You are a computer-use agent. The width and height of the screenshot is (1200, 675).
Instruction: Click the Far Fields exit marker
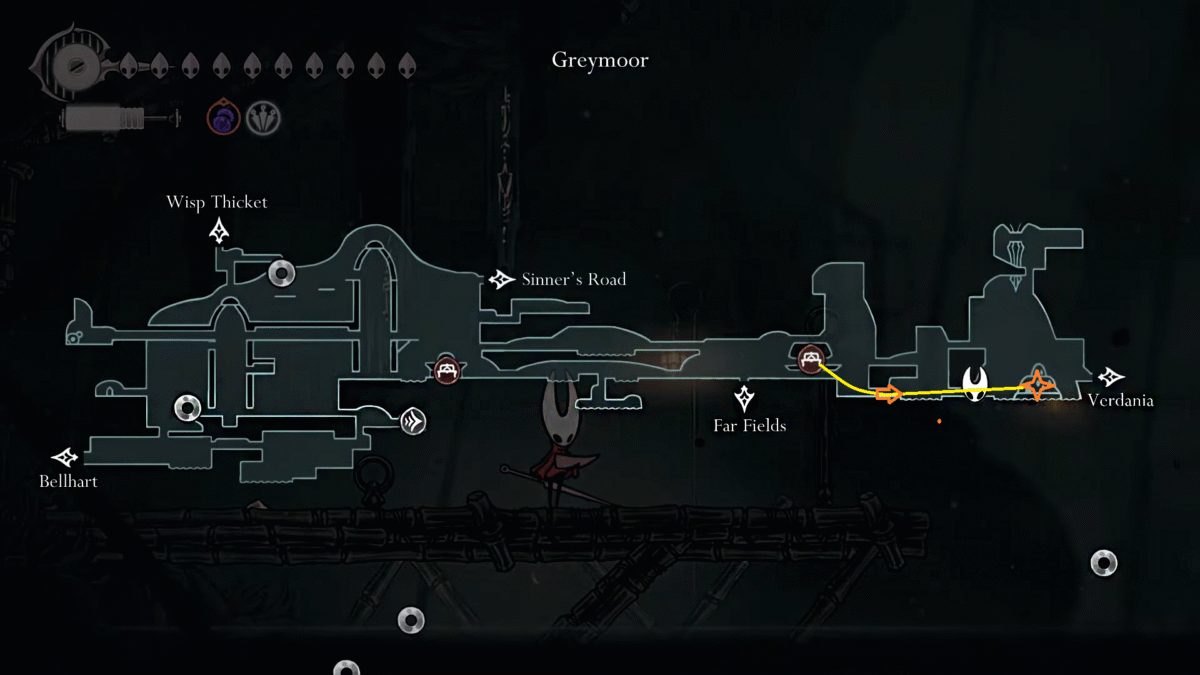pyautogui.click(x=744, y=399)
